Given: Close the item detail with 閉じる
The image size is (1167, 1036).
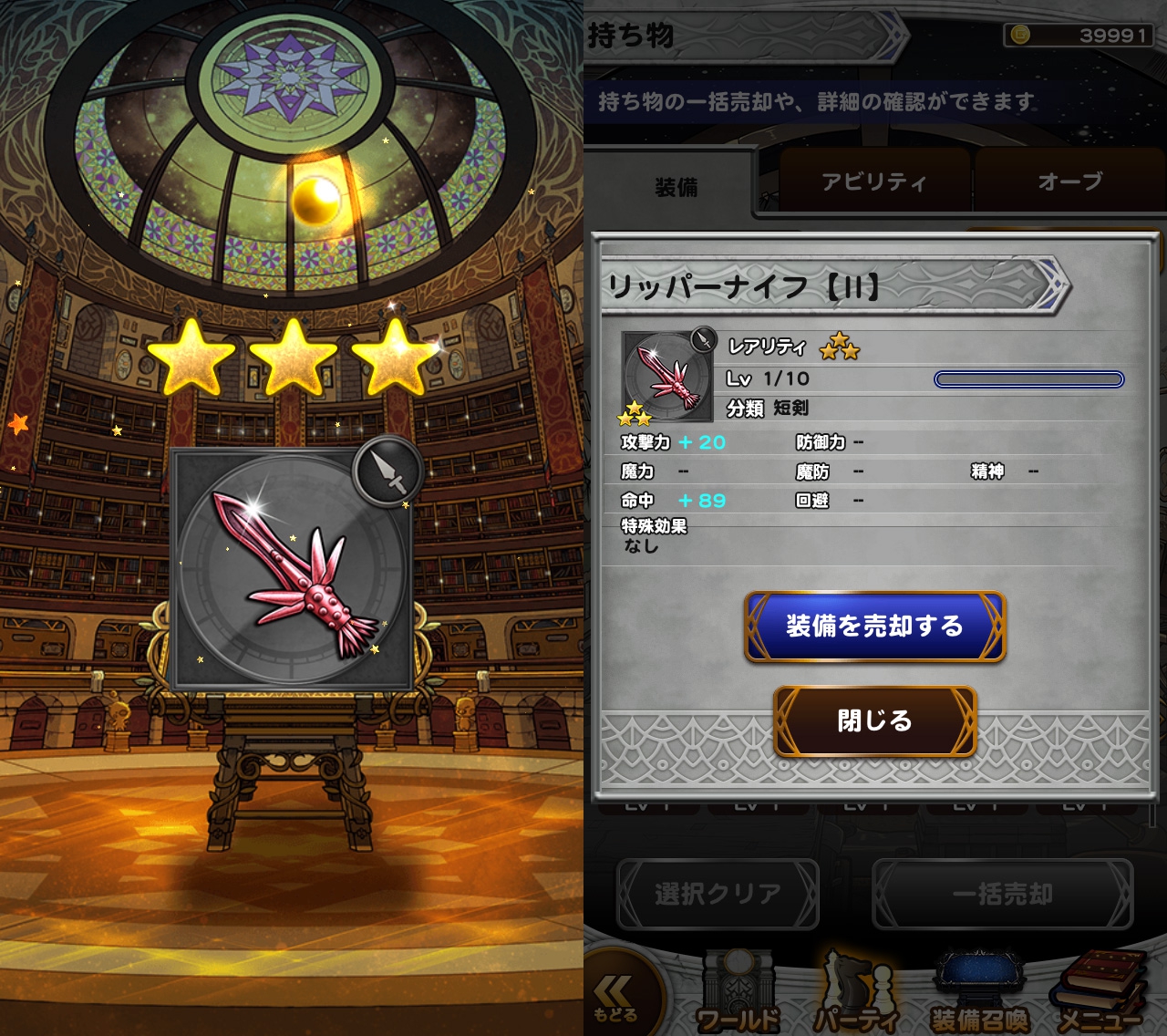Looking at the screenshot, I should (x=874, y=721).
